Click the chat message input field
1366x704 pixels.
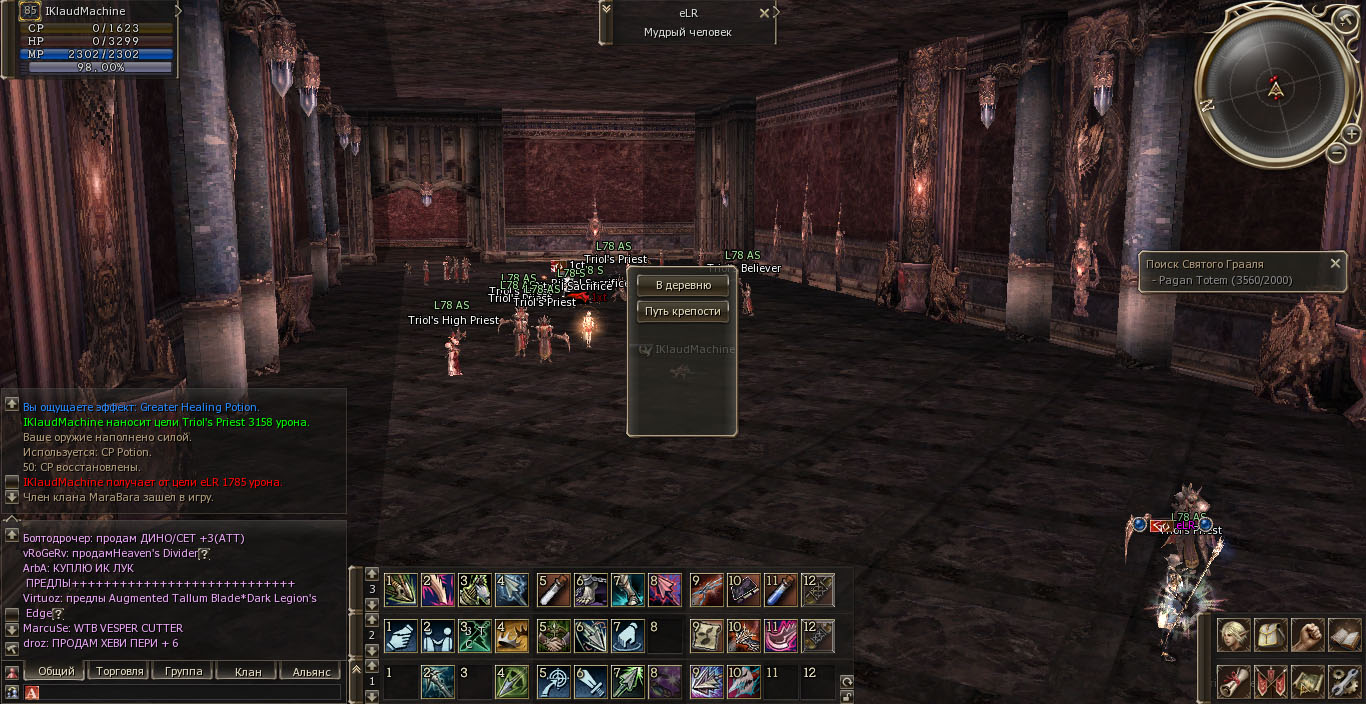pyautogui.click(x=190, y=692)
